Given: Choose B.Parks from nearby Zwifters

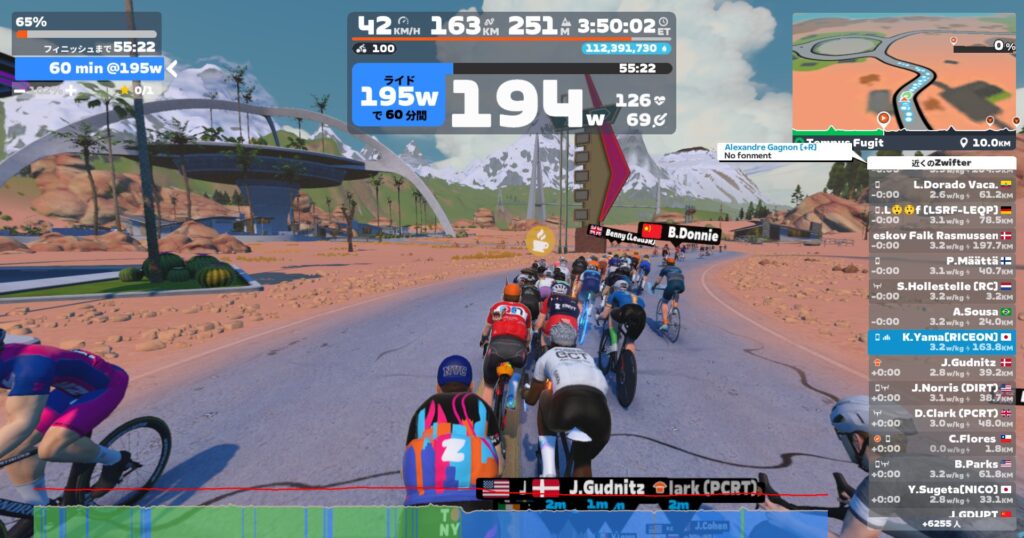Looking at the screenshot, I should 941,469.
